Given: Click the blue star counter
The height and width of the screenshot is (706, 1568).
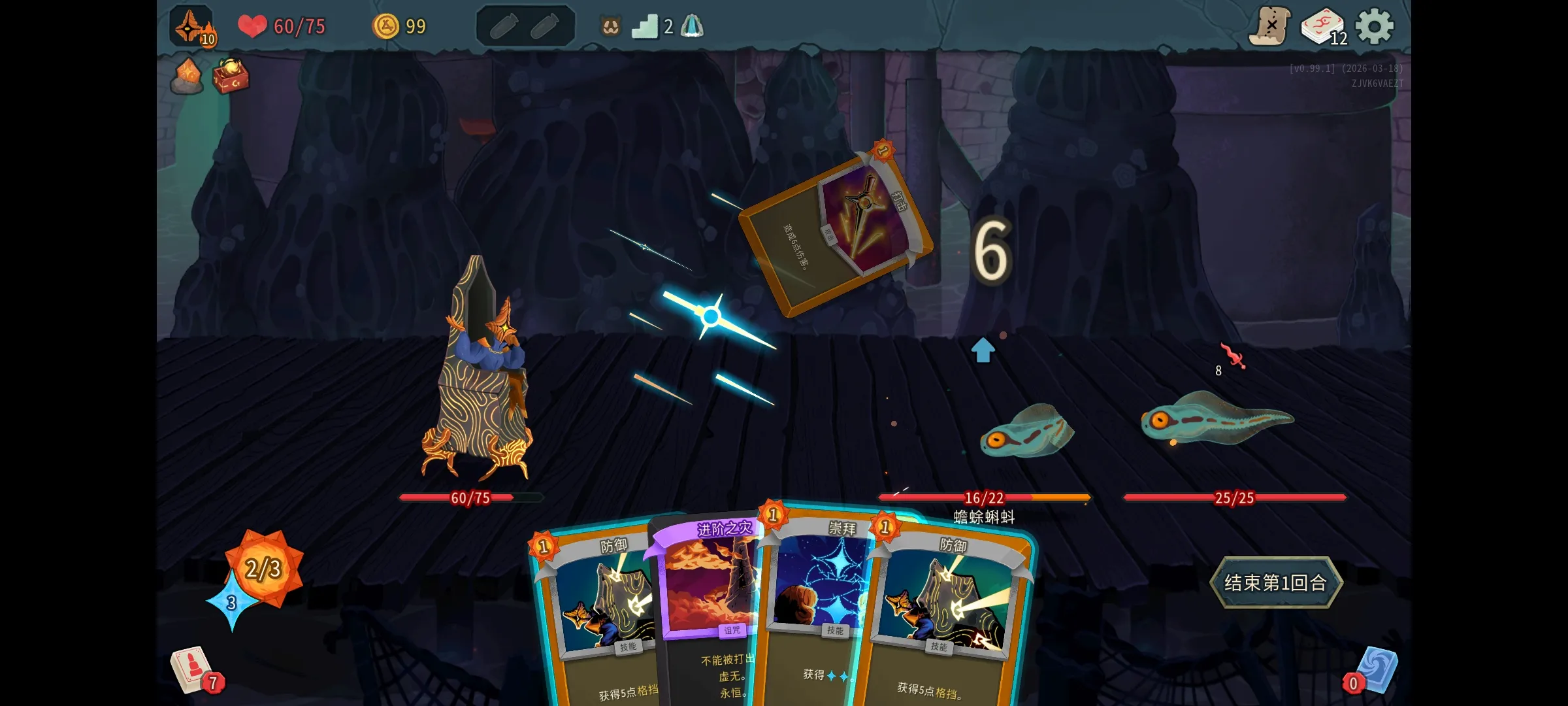Looking at the screenshot, I should 231,603.
